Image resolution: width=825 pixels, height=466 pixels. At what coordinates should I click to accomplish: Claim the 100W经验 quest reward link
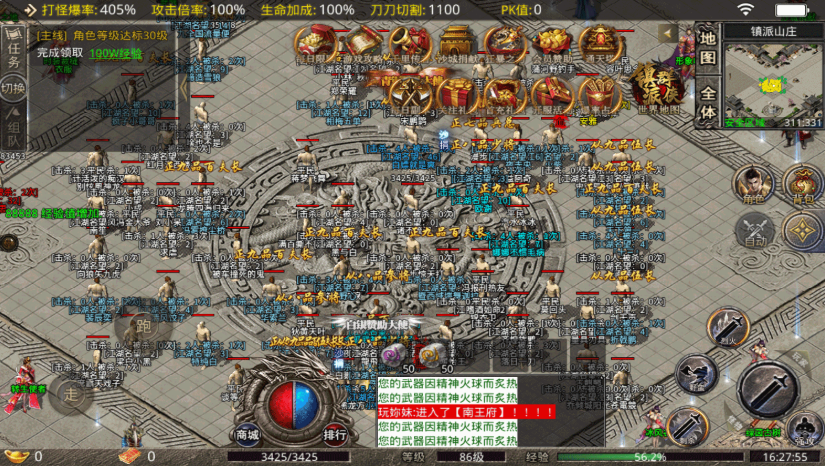115,53
